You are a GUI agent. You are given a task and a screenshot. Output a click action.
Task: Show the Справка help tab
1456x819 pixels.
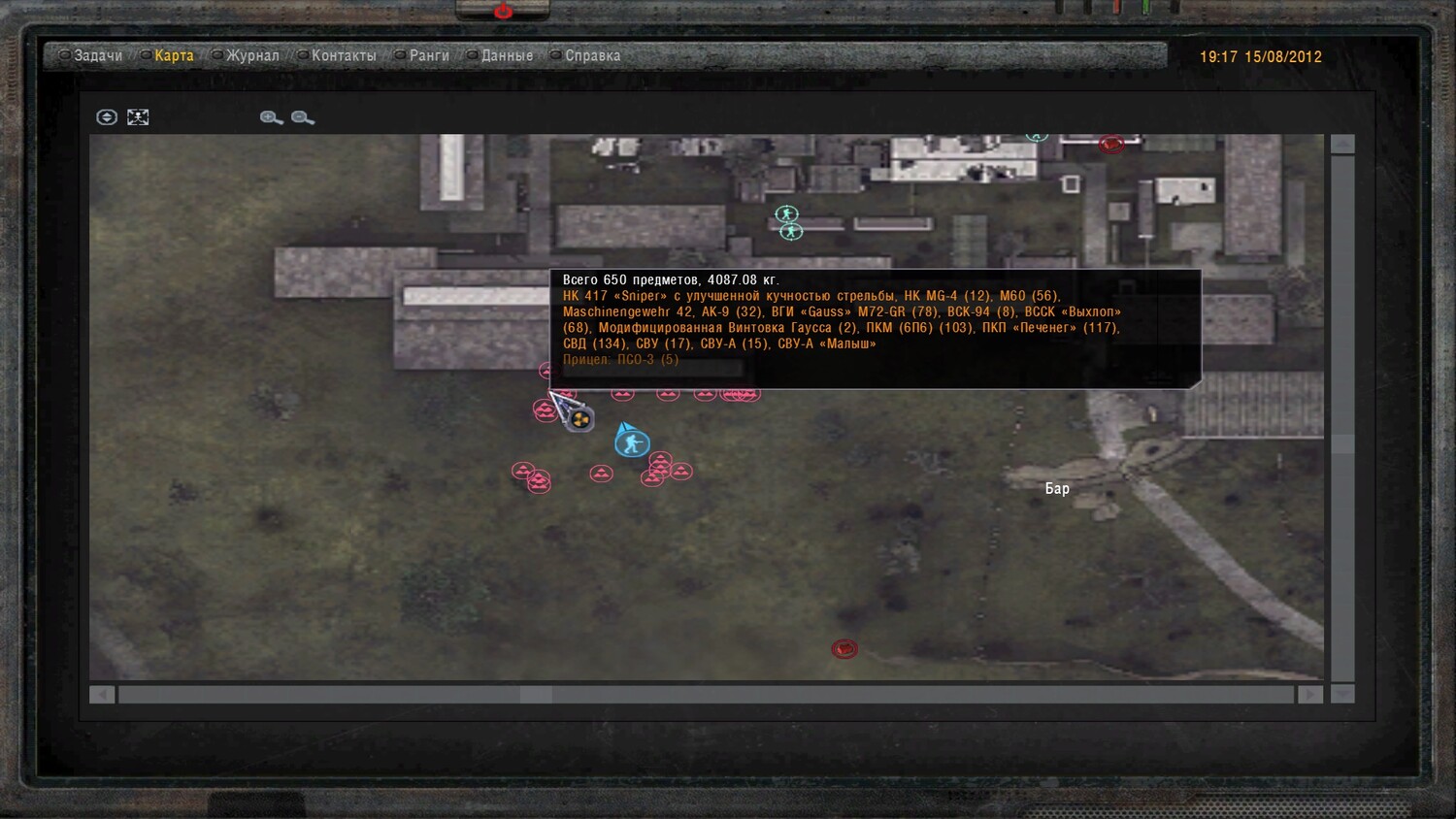[592, 56]
